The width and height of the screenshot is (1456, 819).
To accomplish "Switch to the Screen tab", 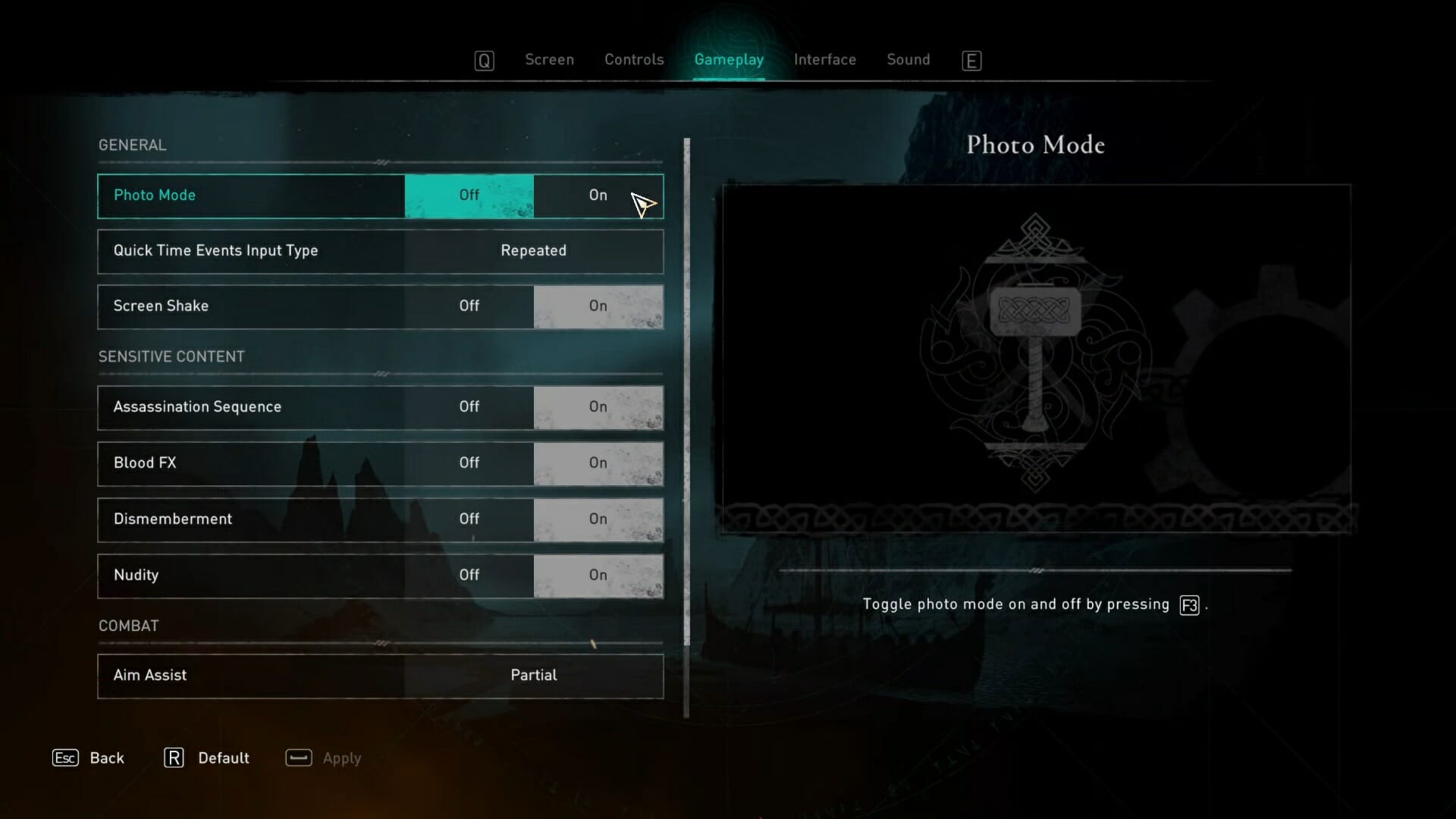I will (549, 60).
